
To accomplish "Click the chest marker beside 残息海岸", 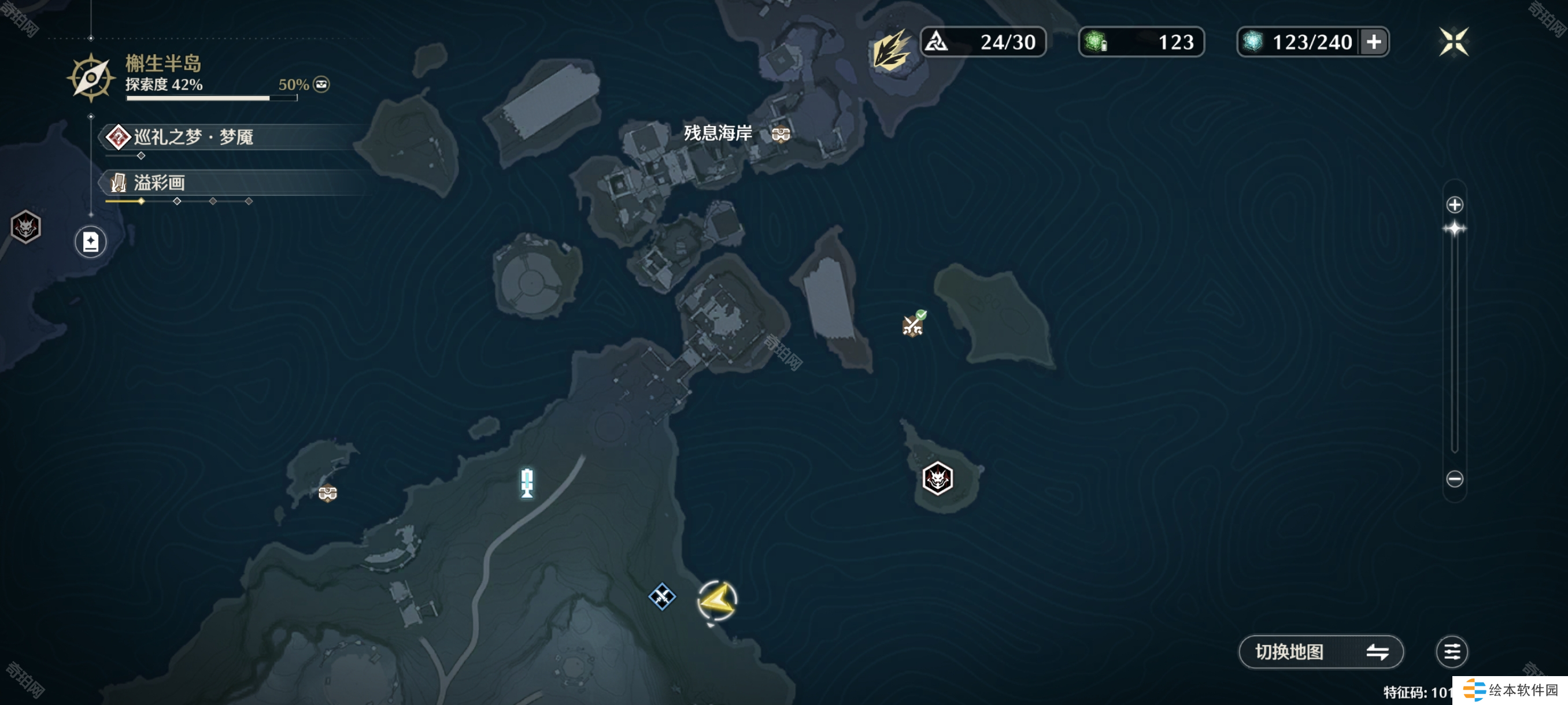I will point(781,133).
